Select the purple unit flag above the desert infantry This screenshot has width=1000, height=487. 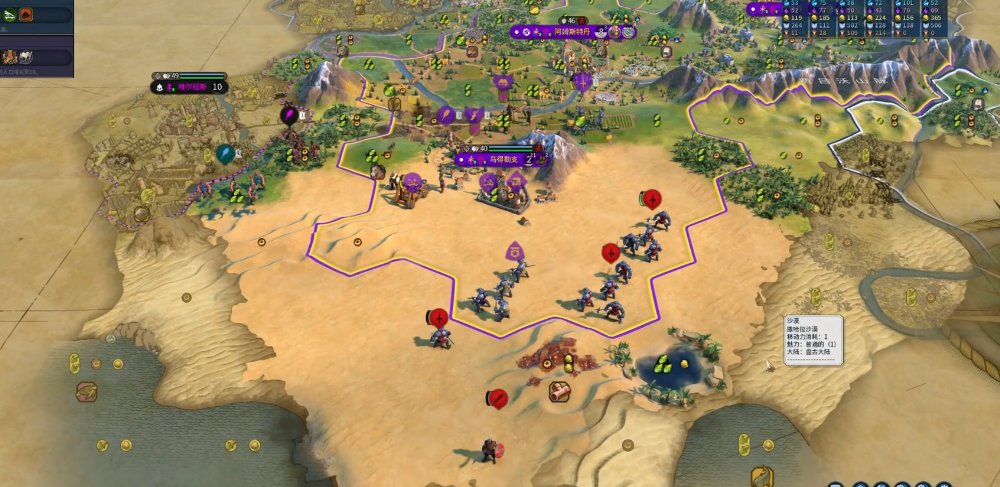tap(514, 250)
